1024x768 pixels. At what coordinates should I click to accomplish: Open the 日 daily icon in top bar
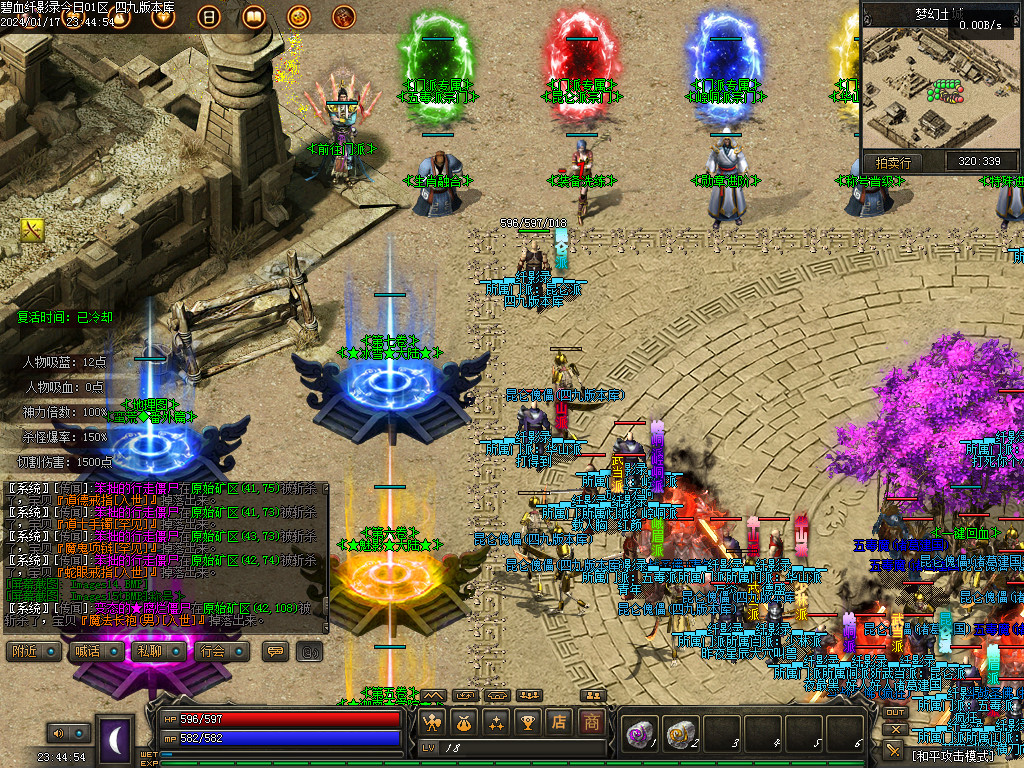click(208, 16)
